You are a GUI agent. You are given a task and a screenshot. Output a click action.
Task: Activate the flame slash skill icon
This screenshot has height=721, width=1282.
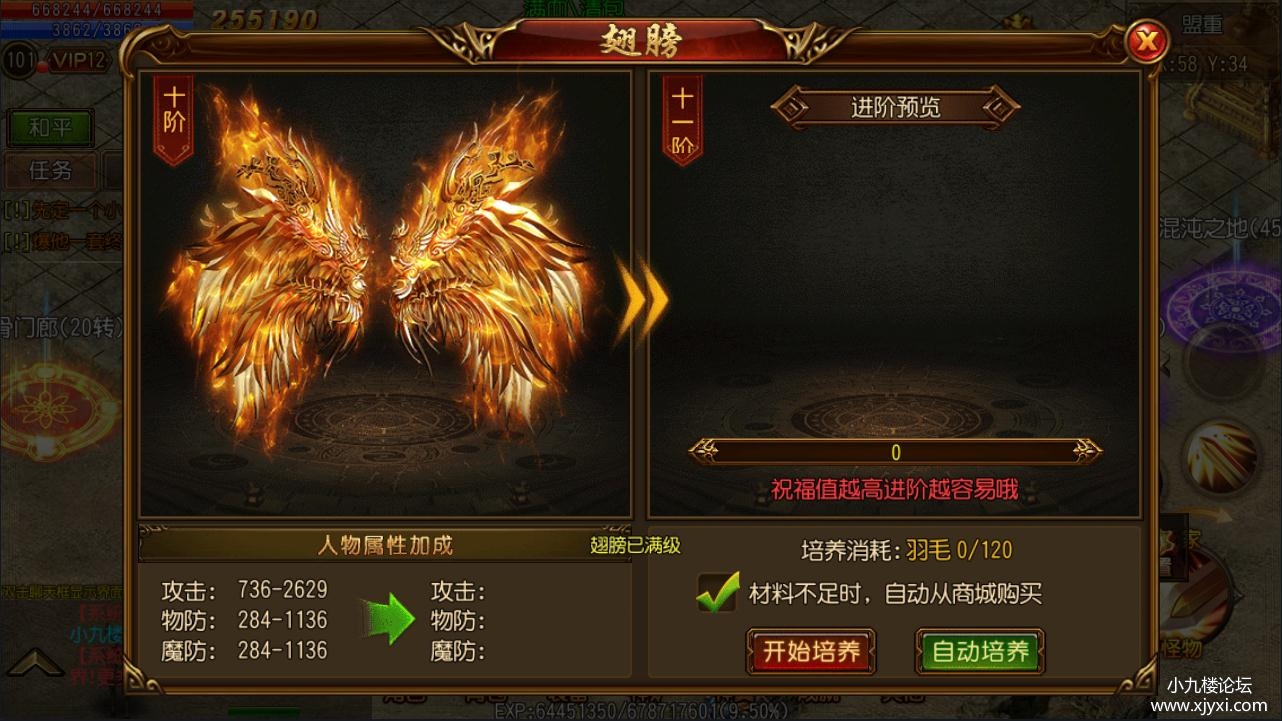(x=1221, y=456)
